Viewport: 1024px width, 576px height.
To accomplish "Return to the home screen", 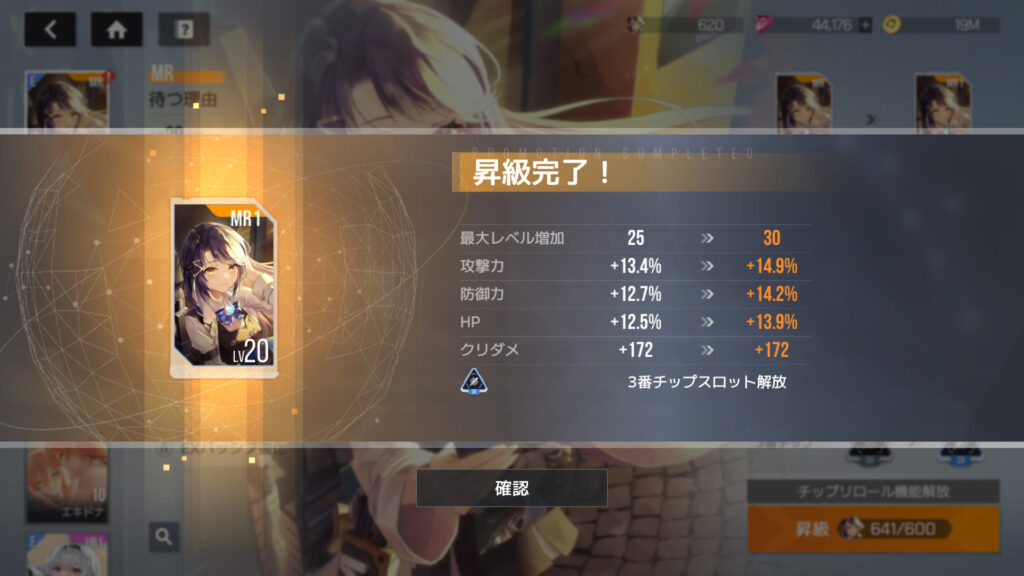I will click(x=117, y=30).
